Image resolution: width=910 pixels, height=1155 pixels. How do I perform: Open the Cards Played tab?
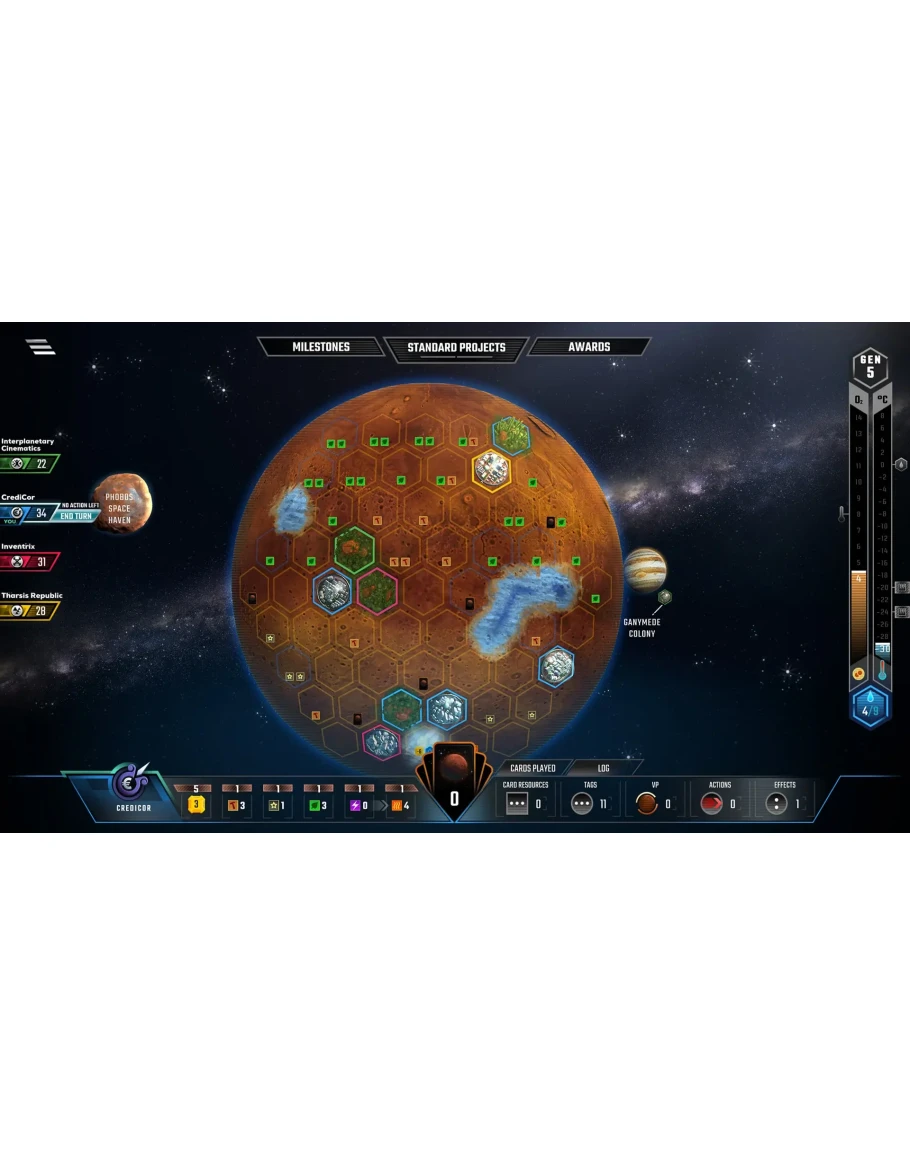pyautogui.click(x=532, y=768)
